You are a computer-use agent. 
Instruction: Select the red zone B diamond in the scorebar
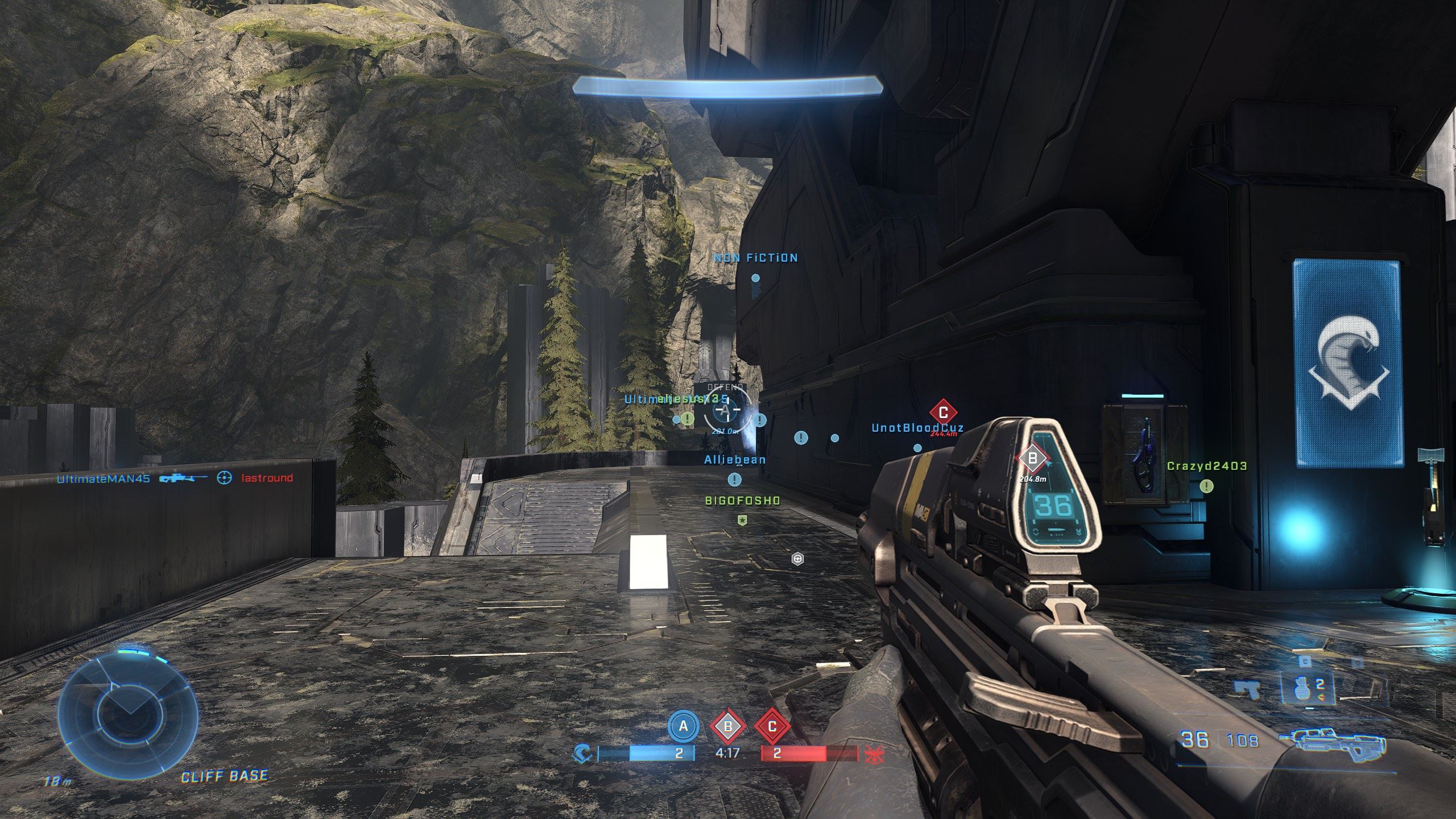pyautogui.click(x=727, y=726)
